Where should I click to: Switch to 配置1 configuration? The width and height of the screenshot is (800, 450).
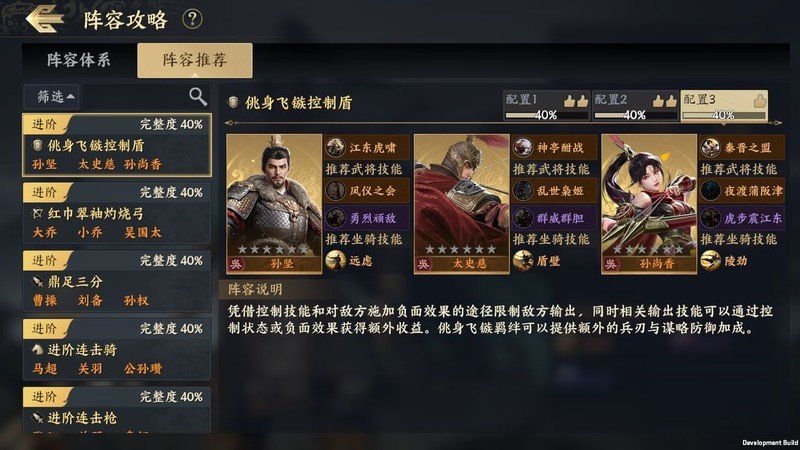tap(545, 106)
